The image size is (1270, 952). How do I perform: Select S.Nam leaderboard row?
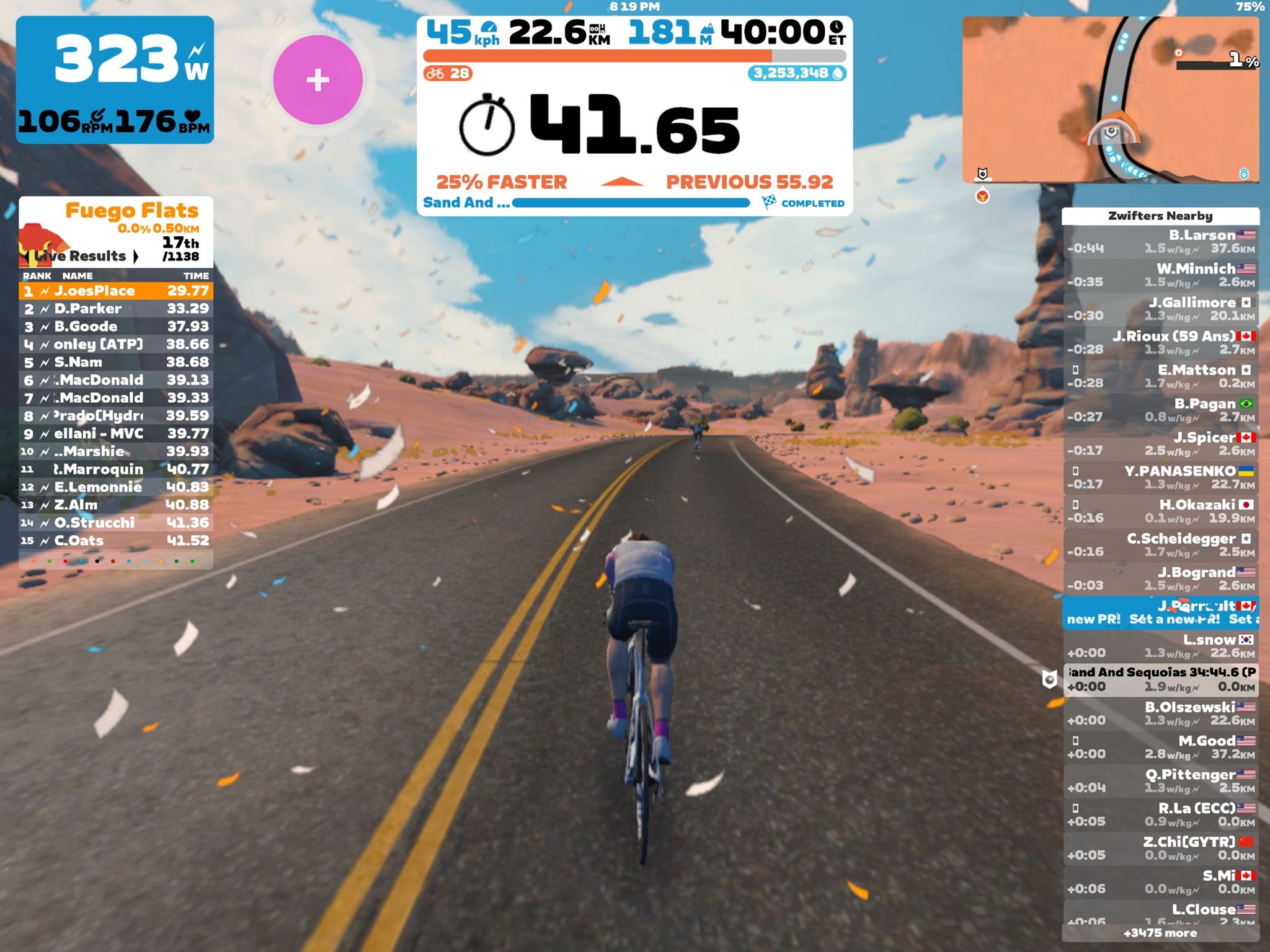click(x=116, y=362)
